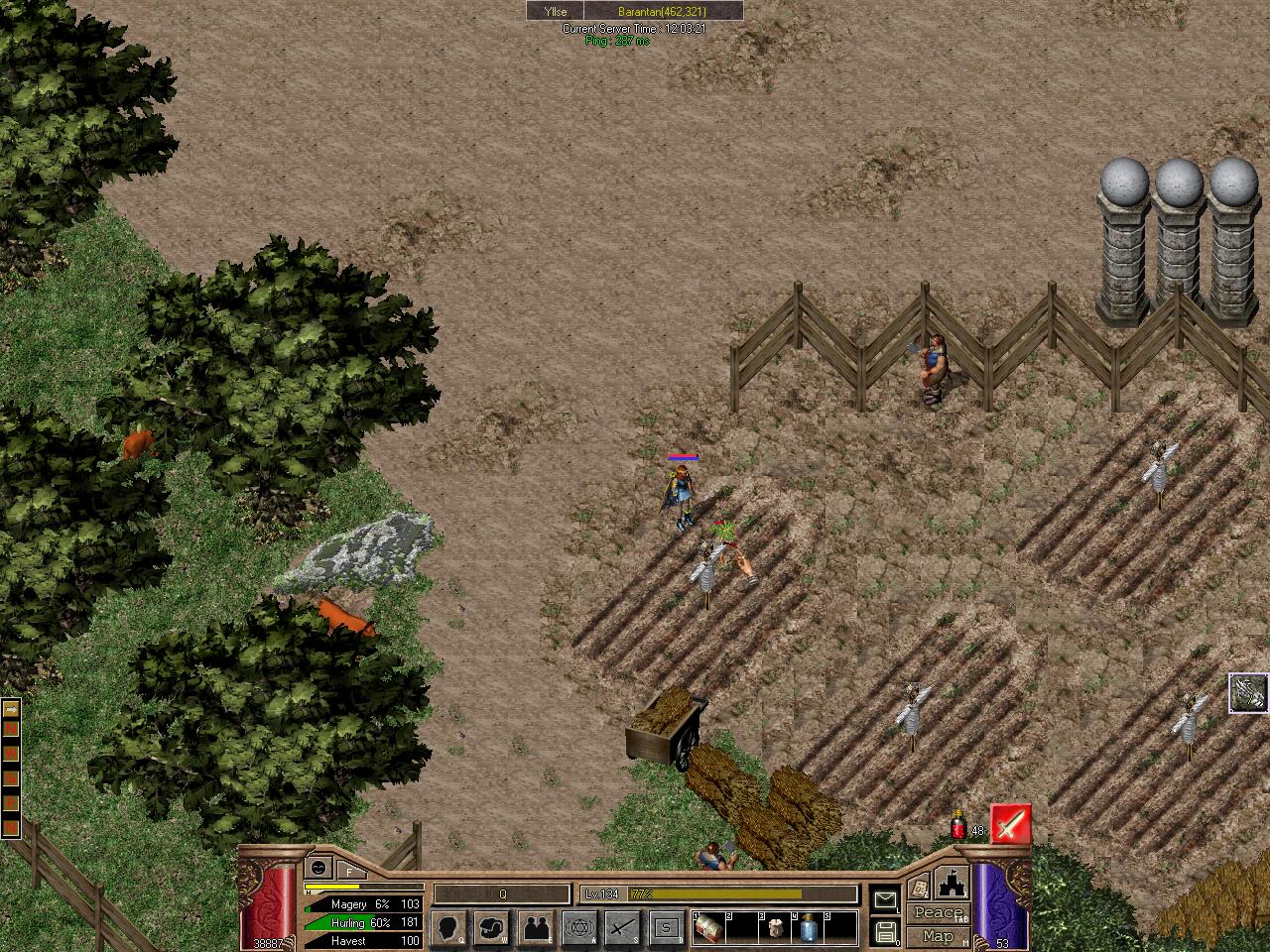Open the castle silhouette panel
Viewport: 1270px width, 952px height.
pos(951,881)
